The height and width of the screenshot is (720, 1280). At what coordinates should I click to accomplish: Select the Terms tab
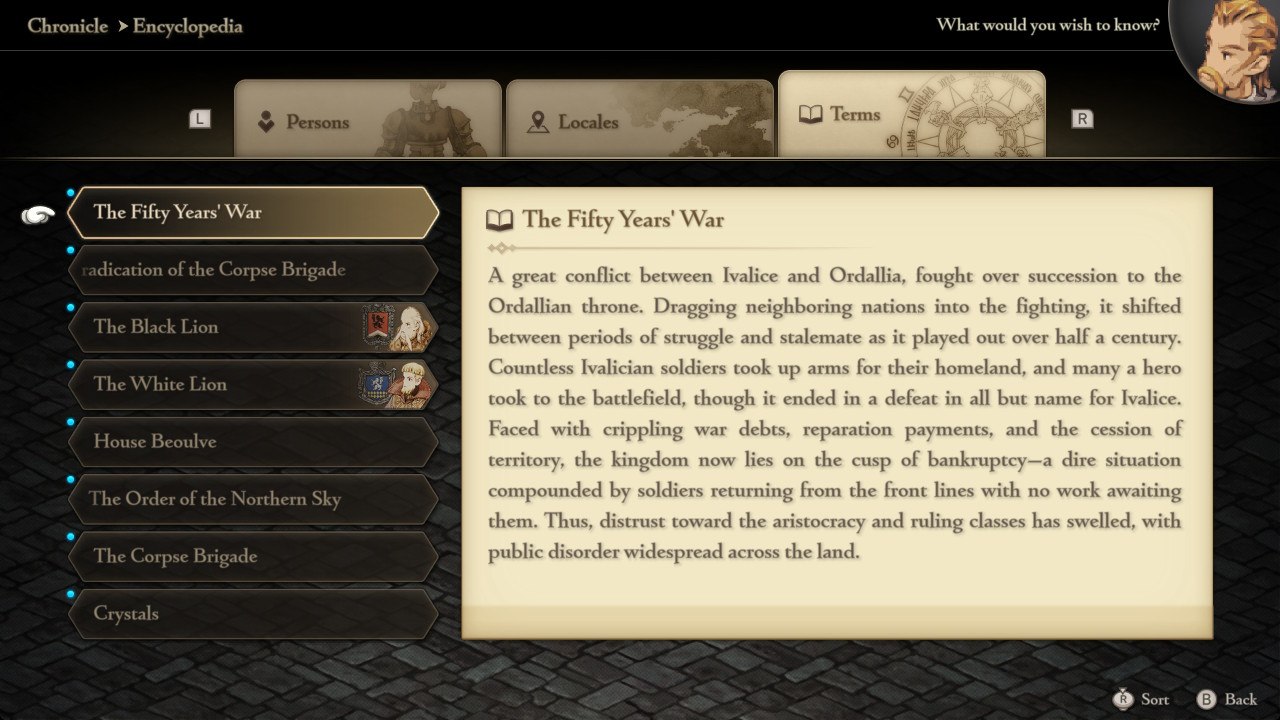point(911,115)
